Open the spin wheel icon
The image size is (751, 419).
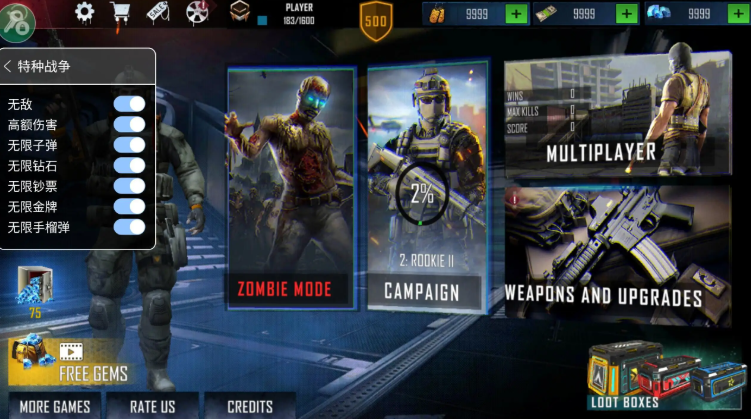point(196,12)
